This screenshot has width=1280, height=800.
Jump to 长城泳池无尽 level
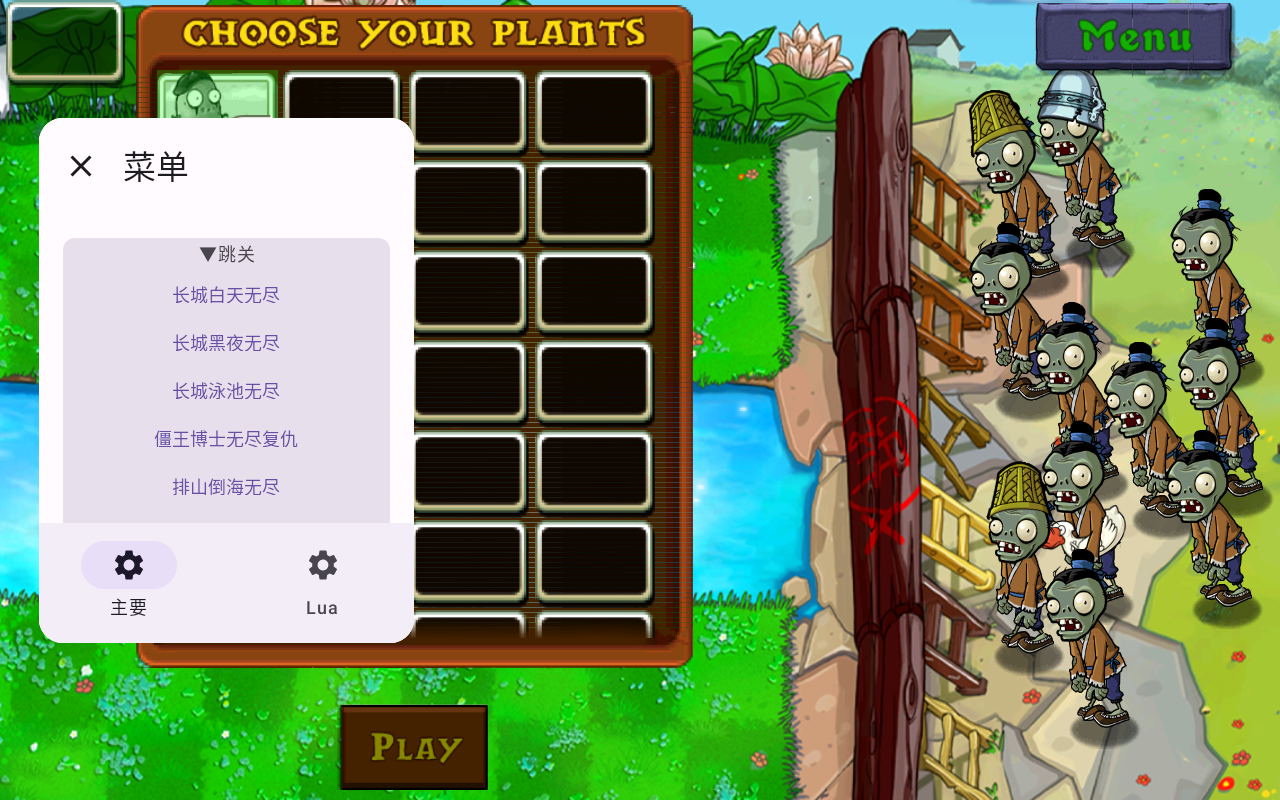pyautogui.click(x=226, y=391)
